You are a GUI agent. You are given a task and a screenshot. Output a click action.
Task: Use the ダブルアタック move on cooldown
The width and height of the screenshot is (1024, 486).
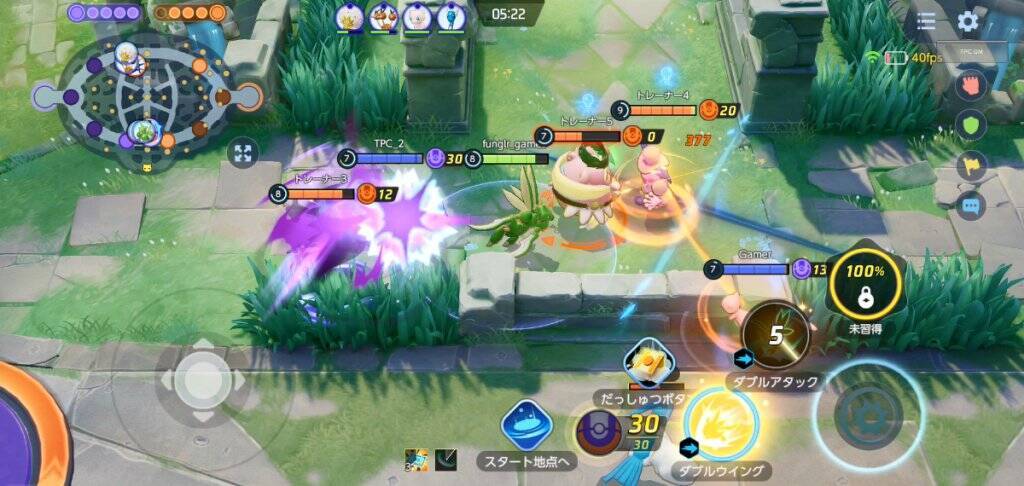tap(776, 336)
